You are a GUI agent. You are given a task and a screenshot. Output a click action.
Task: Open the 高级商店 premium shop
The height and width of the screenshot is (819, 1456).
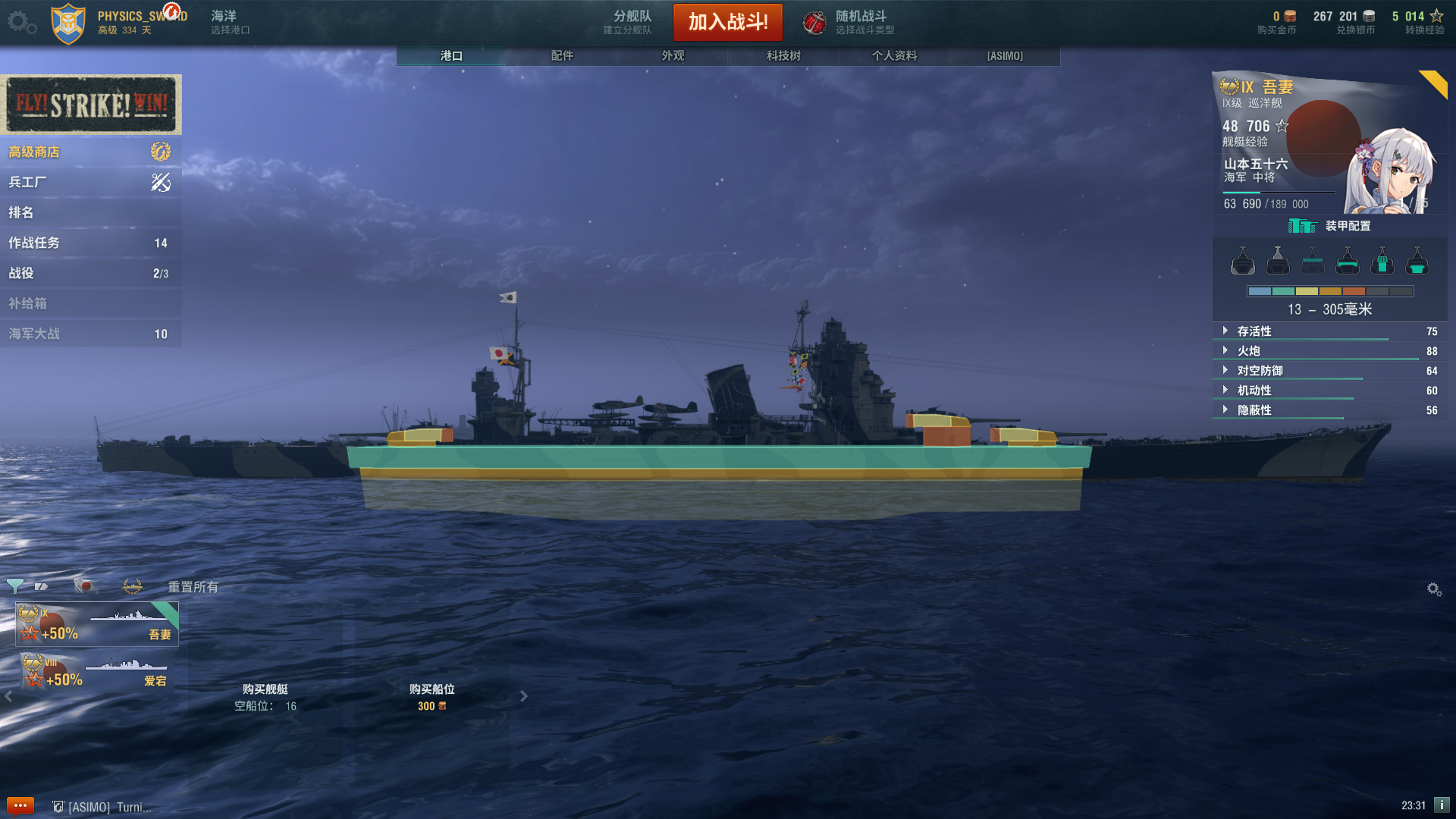[x=90, y=152]
